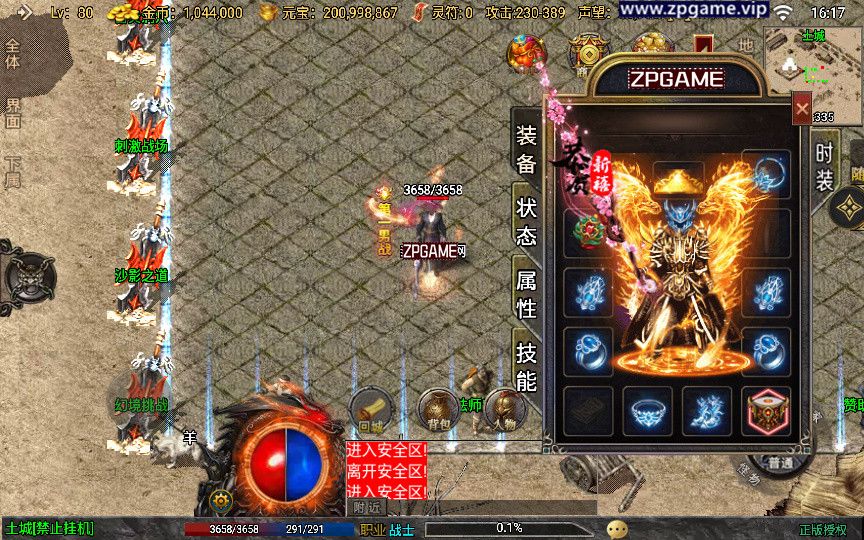Tap the skull emblem round button
This screenshot has height=540, width=864.
28,274
